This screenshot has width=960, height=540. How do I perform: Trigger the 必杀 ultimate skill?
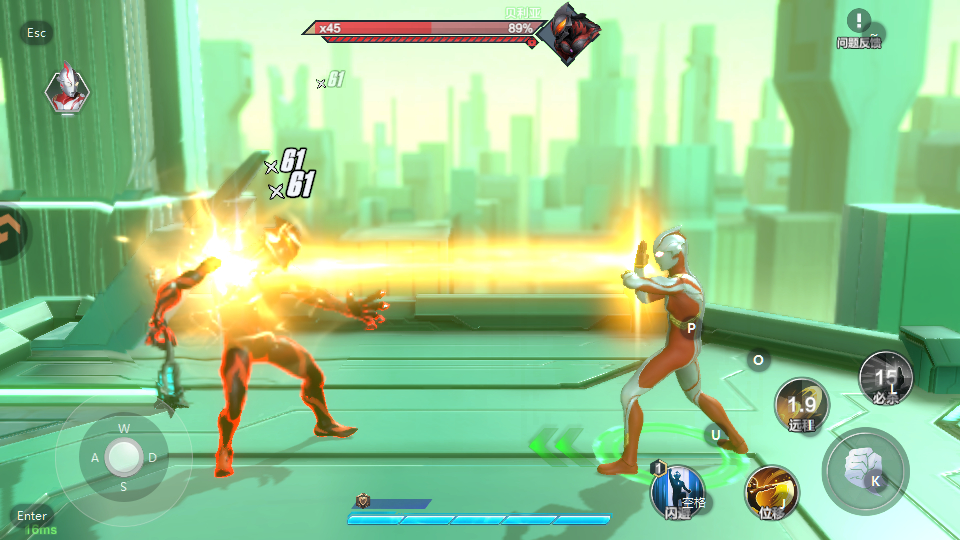pos(885,378)
